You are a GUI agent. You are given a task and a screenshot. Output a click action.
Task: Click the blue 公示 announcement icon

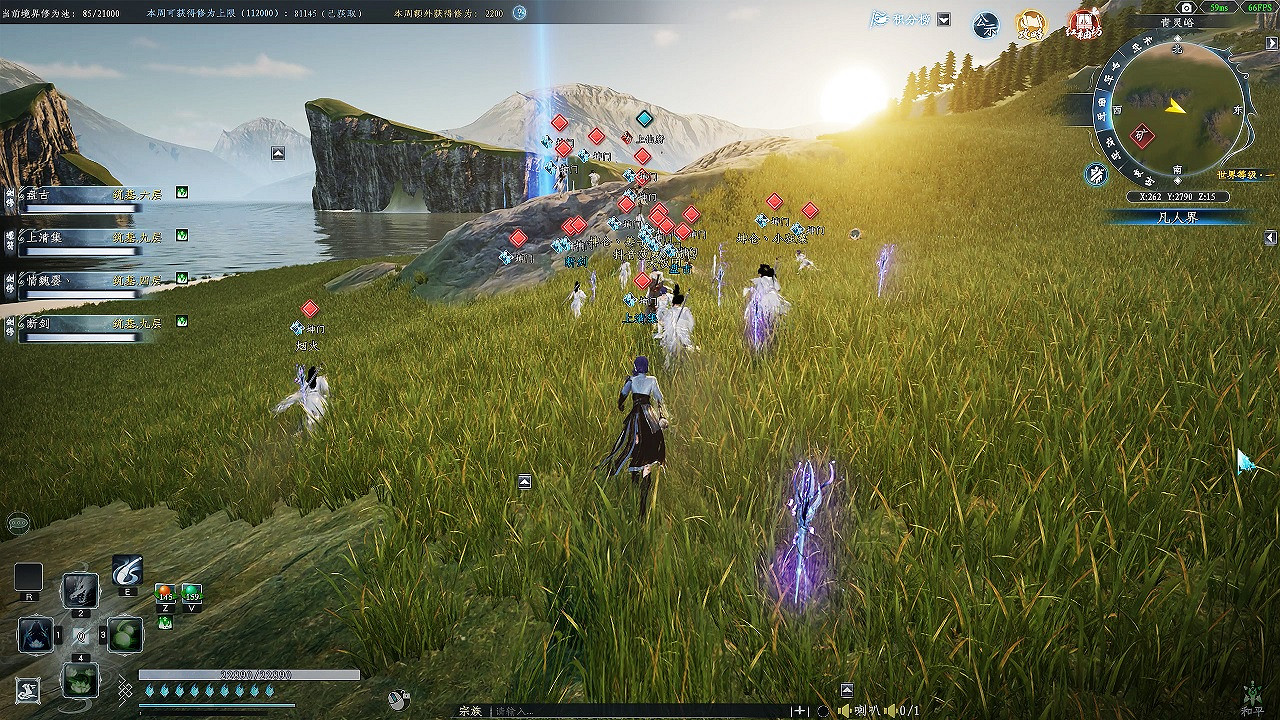[986, 26]
